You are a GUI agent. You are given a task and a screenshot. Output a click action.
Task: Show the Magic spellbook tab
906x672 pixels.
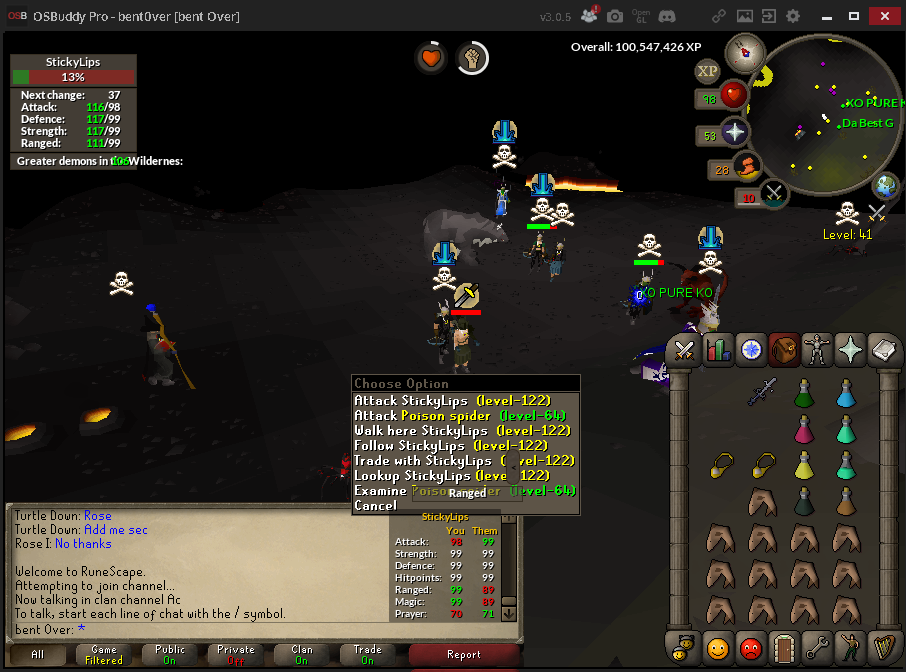pyautogui.click(x=882, y=350)
